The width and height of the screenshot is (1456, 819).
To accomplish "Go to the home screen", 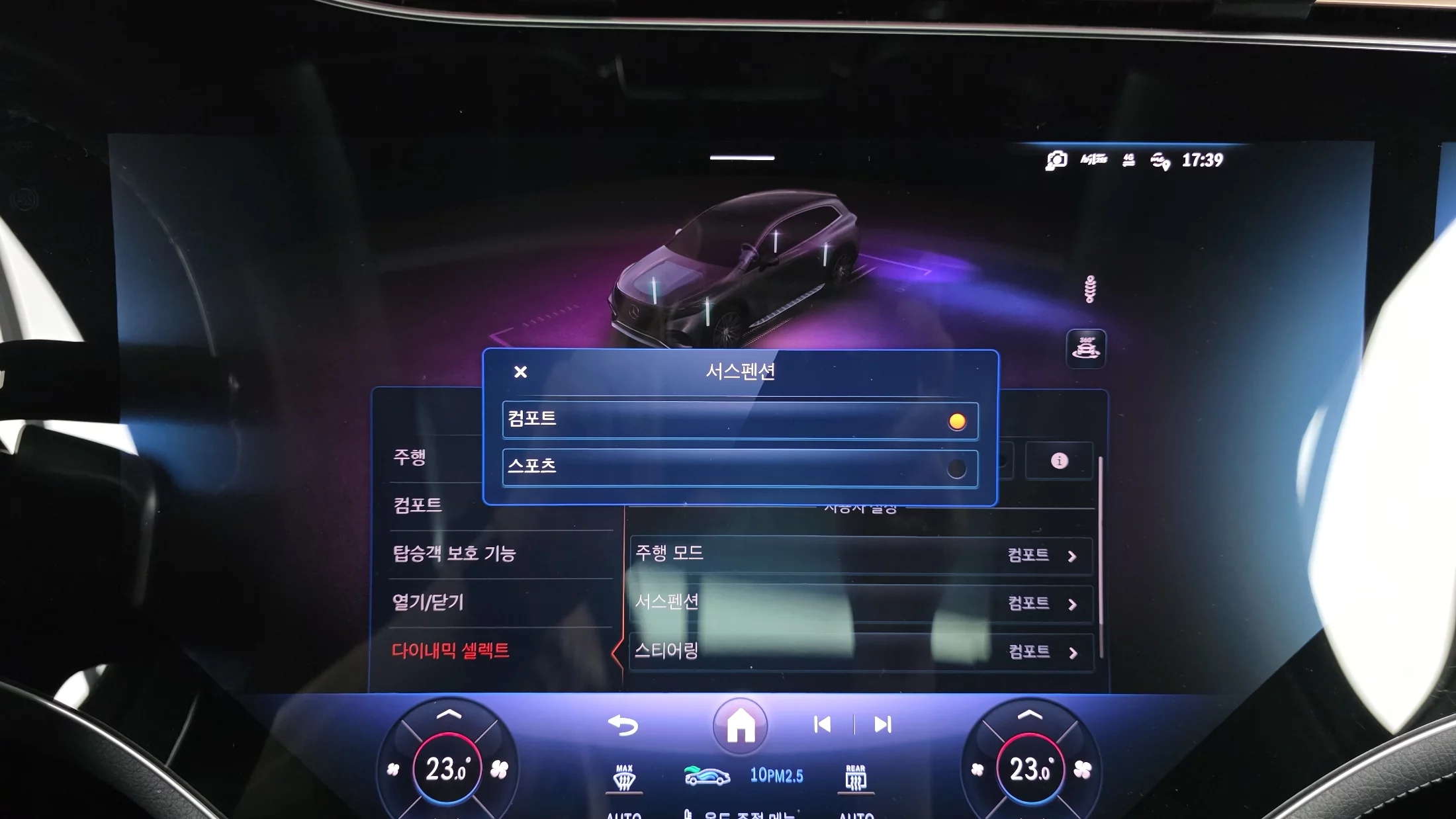I will [741, 725].
